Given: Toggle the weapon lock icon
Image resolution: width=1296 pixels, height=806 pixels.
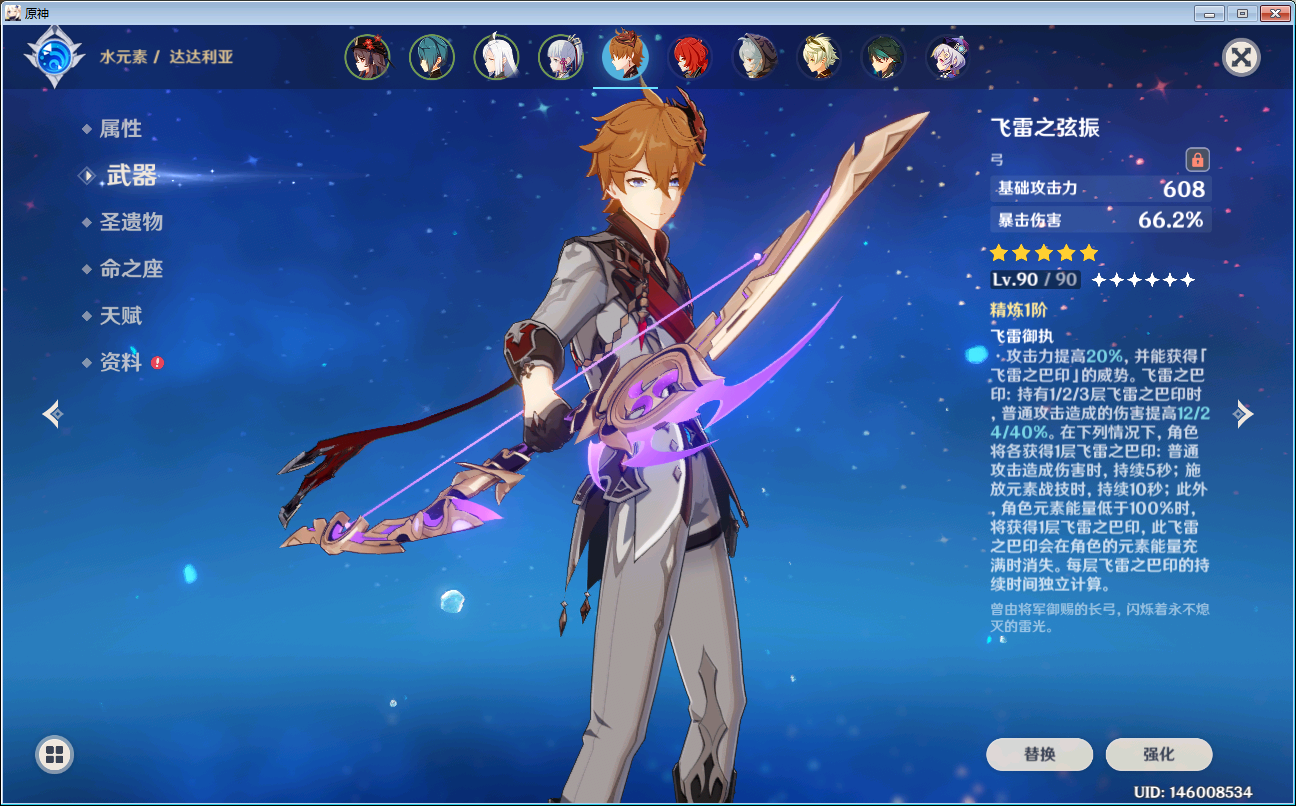Looking at the screenshot, I should point(1197,159).
